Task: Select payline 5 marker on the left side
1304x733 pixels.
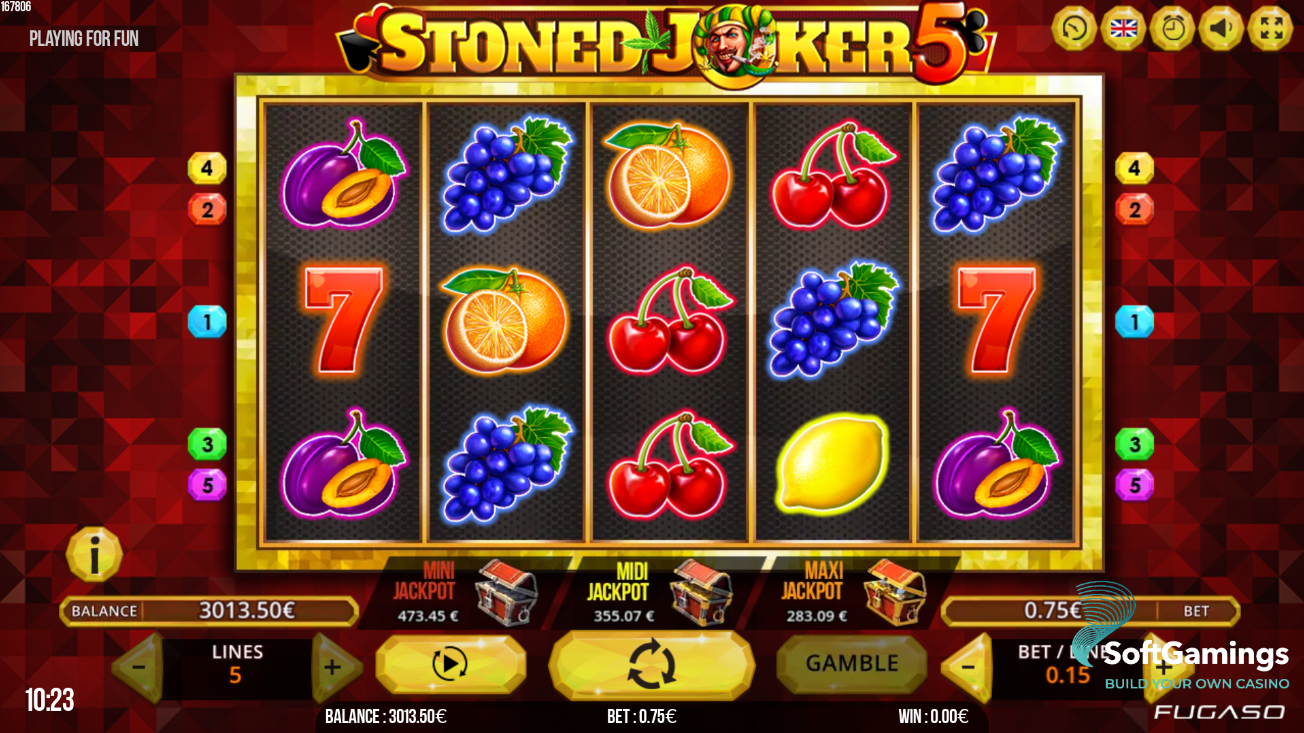Action: 206,483
